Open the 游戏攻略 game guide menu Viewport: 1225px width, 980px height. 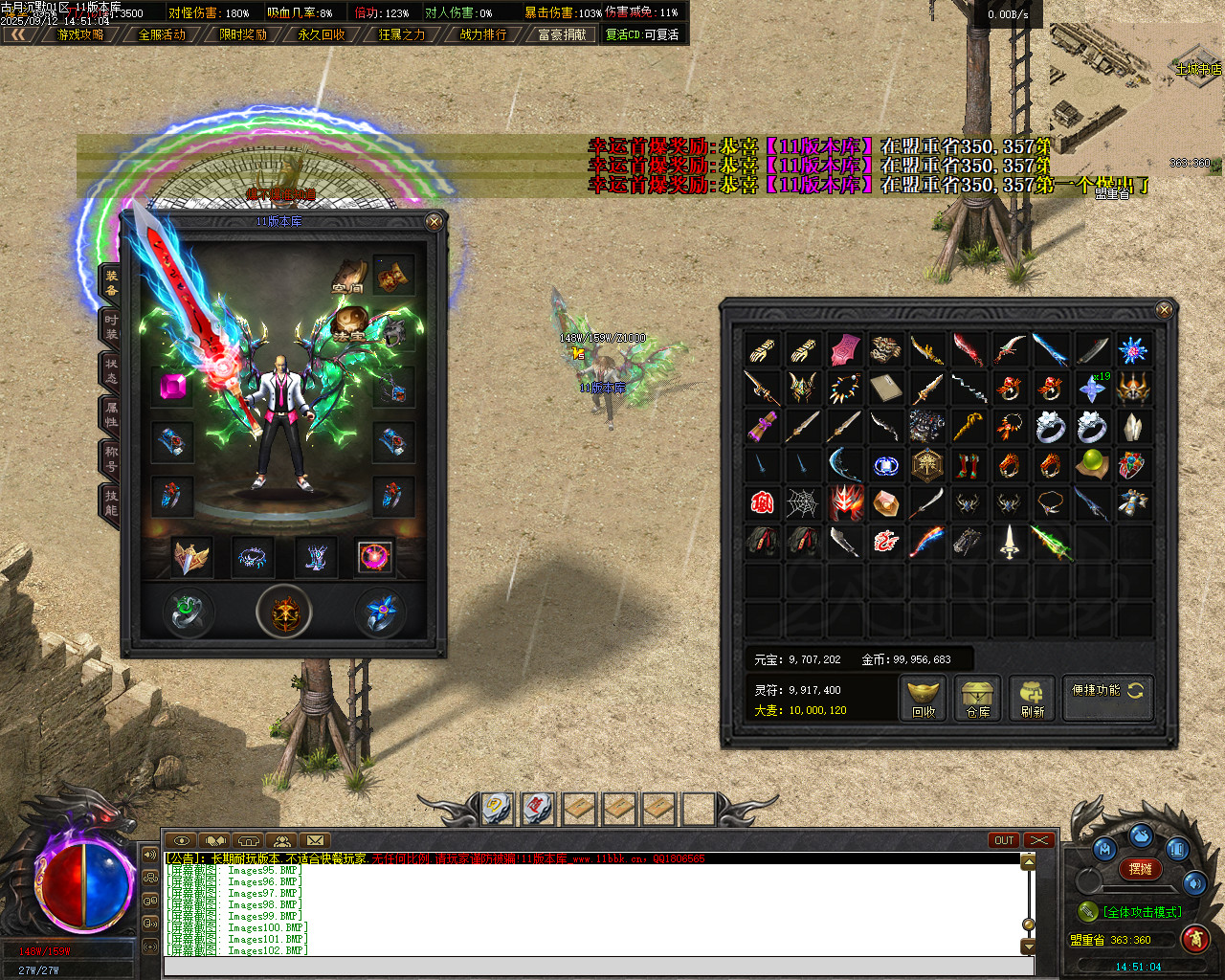pos(80,34)
